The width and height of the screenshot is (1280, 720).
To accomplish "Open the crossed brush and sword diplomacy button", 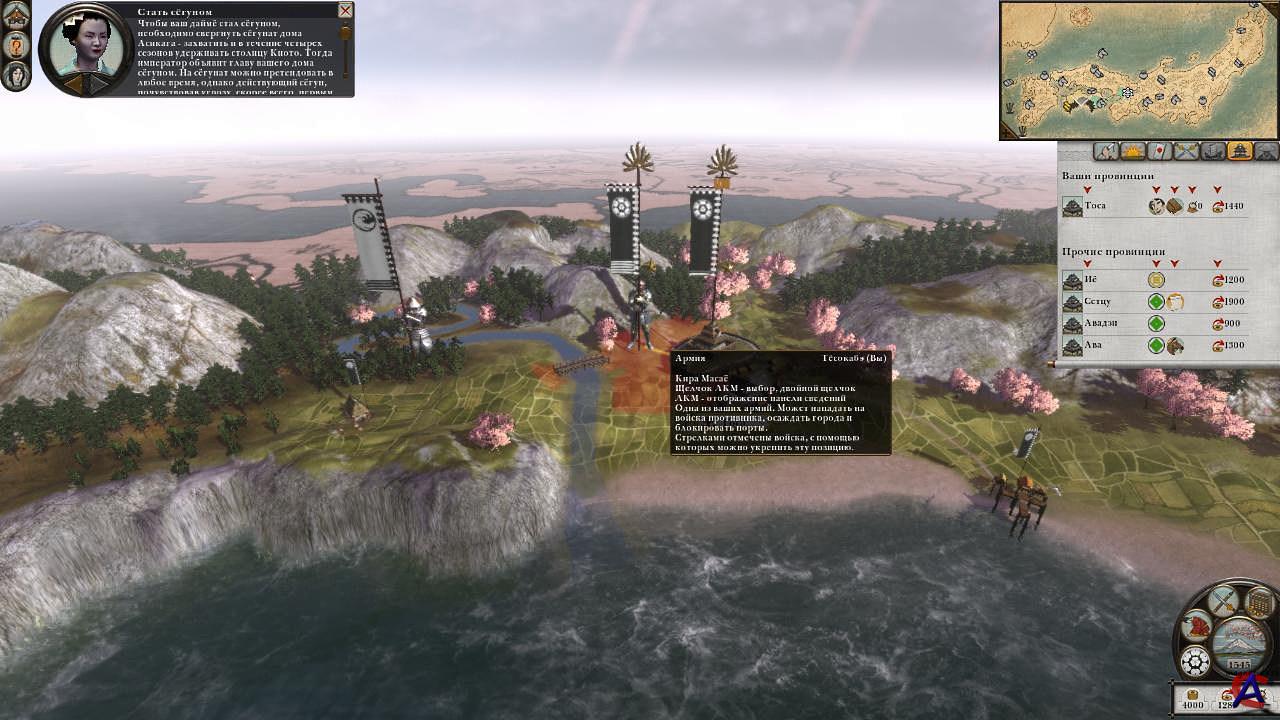I will [1224, 601].
